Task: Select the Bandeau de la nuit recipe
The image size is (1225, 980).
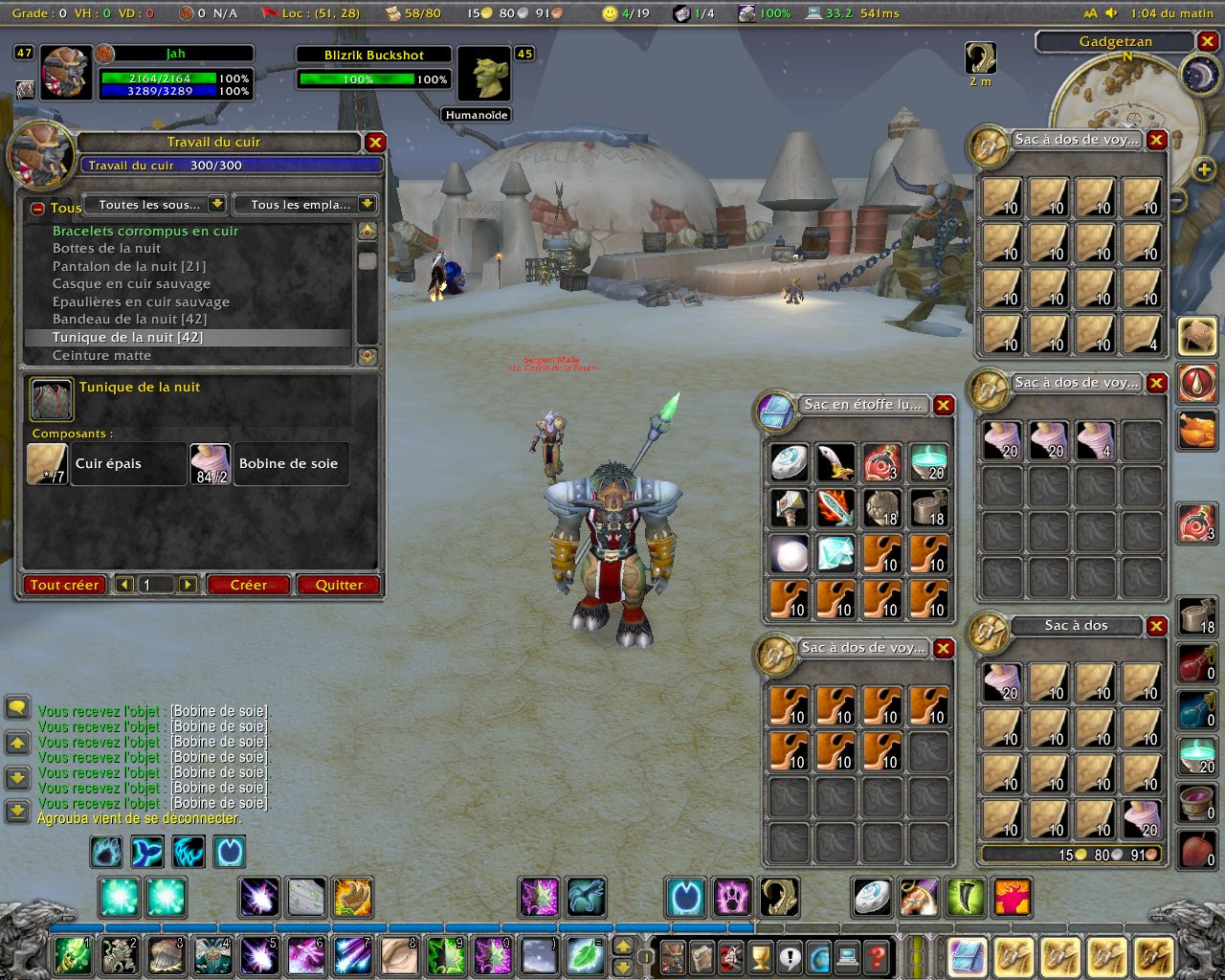Action: 129,320
